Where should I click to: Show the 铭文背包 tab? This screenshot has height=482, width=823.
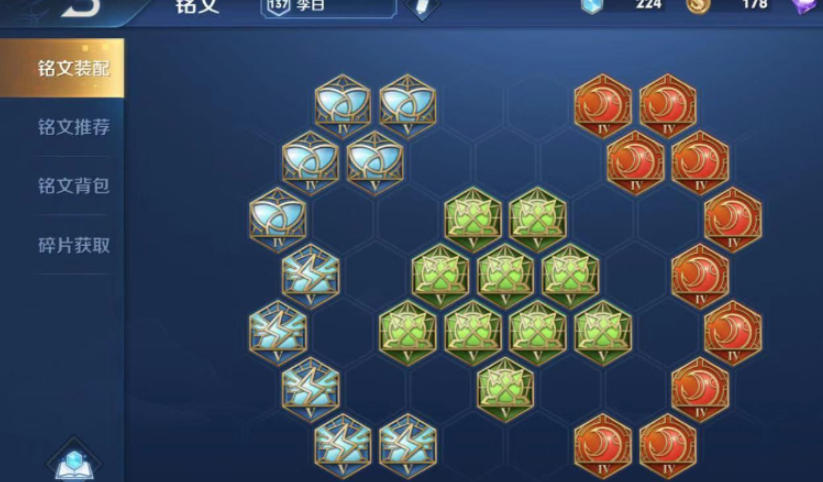pyautogui.click(x=72, y=186)
